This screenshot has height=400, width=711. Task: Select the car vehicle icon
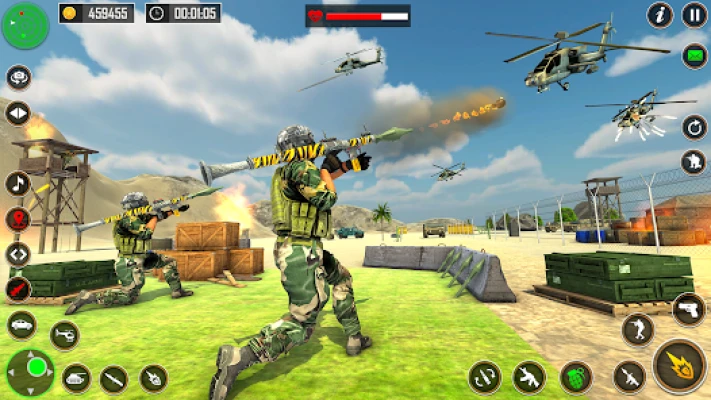pyautogui.click(x=21, y=324)
